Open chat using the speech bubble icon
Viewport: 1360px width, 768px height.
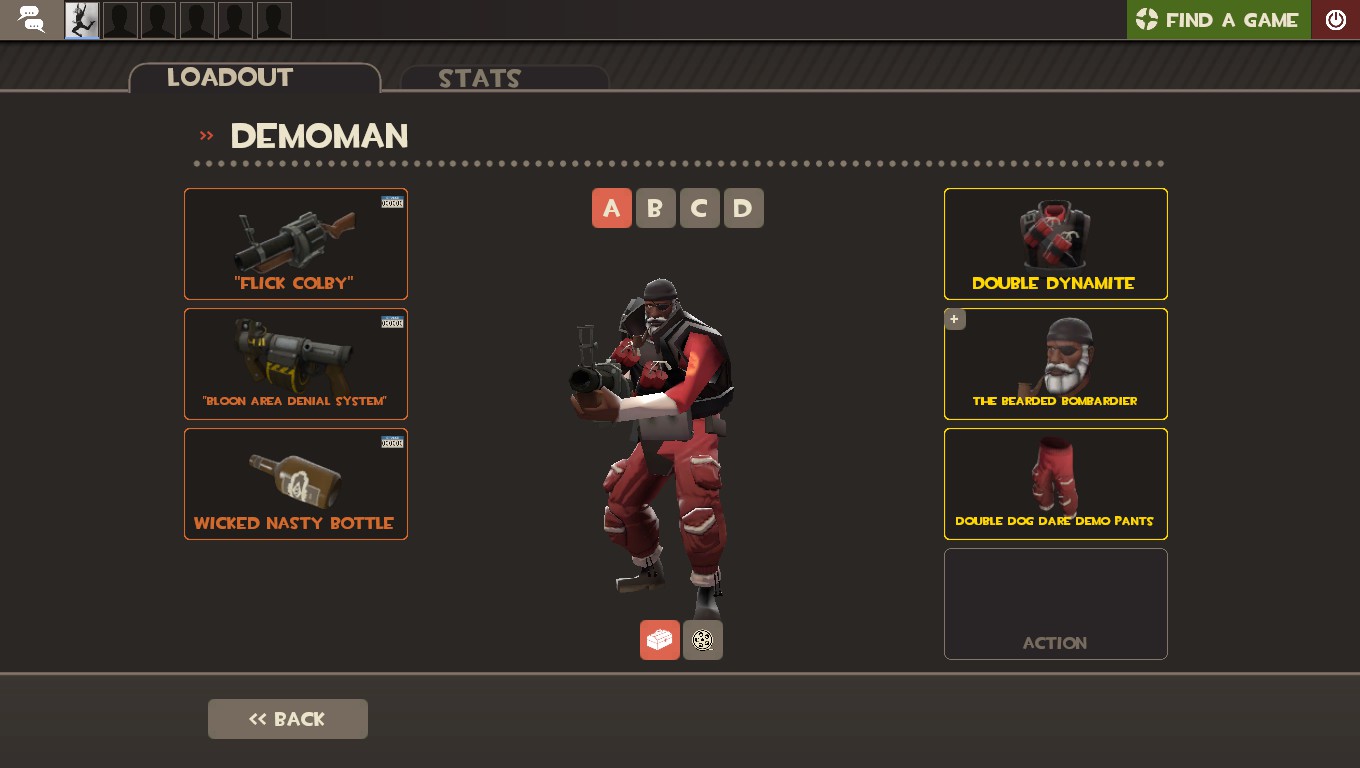pos(30,19)
